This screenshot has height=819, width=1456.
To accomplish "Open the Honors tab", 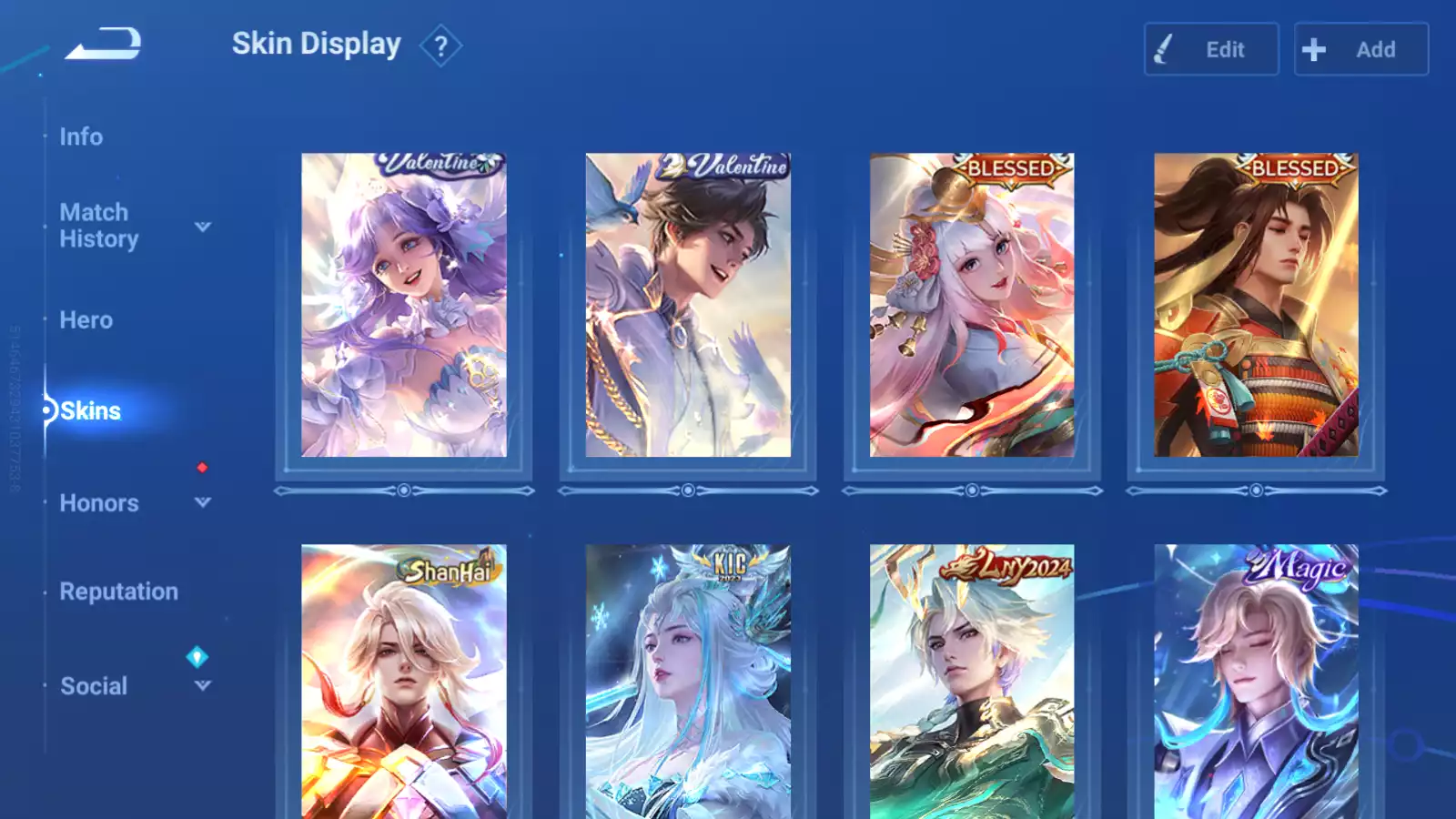I will pyautogui.click(x=99, y=503).
